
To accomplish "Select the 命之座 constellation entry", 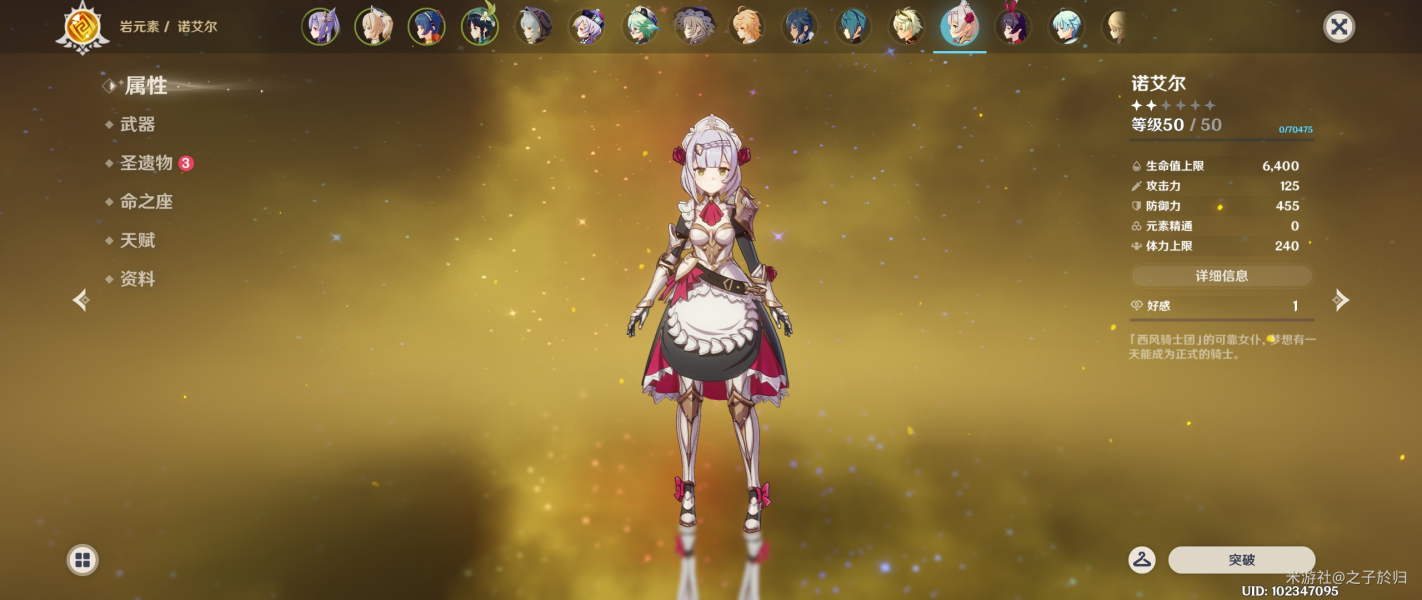I will tap(146, 202).
